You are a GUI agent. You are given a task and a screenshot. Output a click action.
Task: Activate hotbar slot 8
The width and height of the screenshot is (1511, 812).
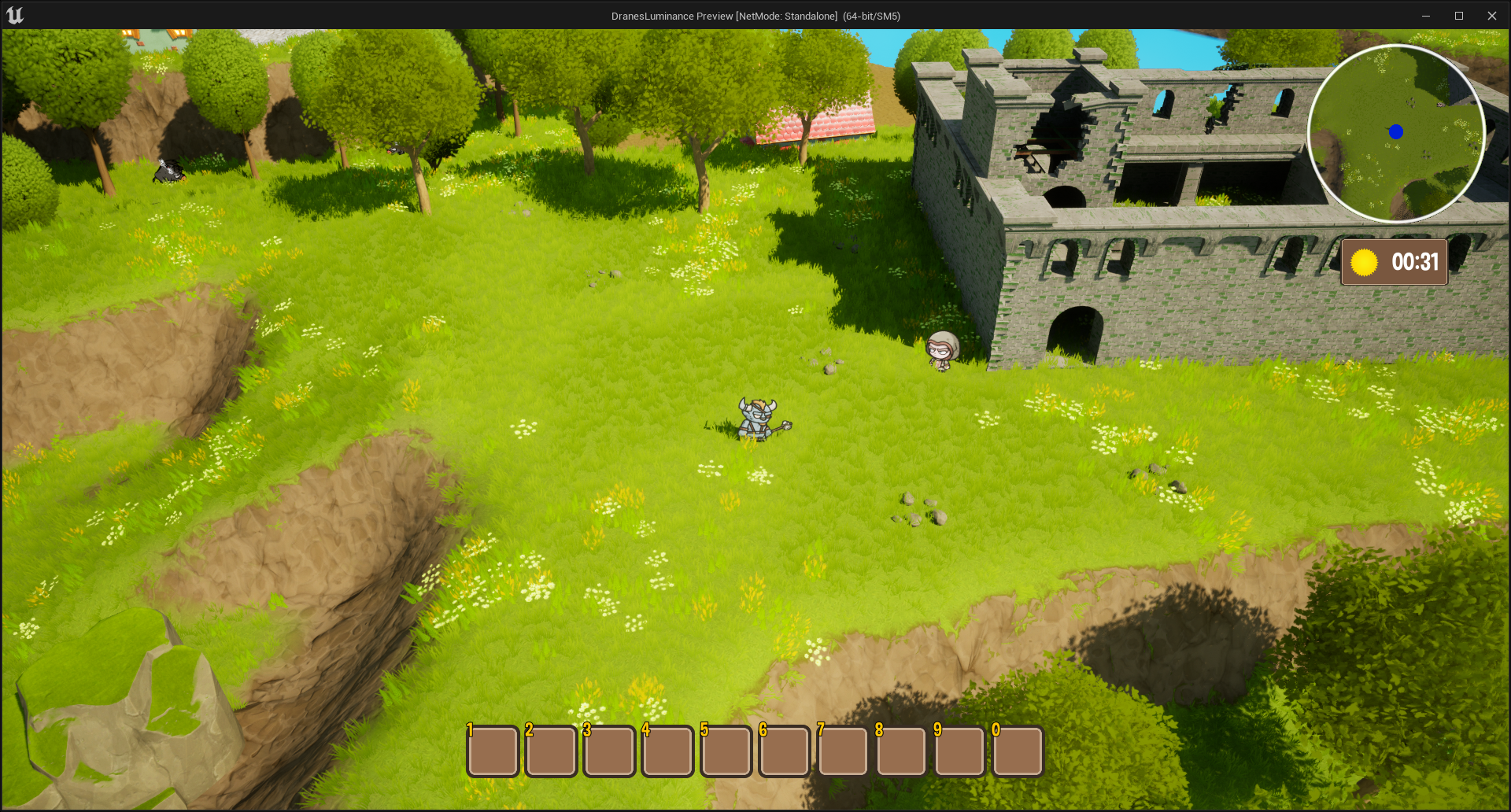(x=901, y=751)
